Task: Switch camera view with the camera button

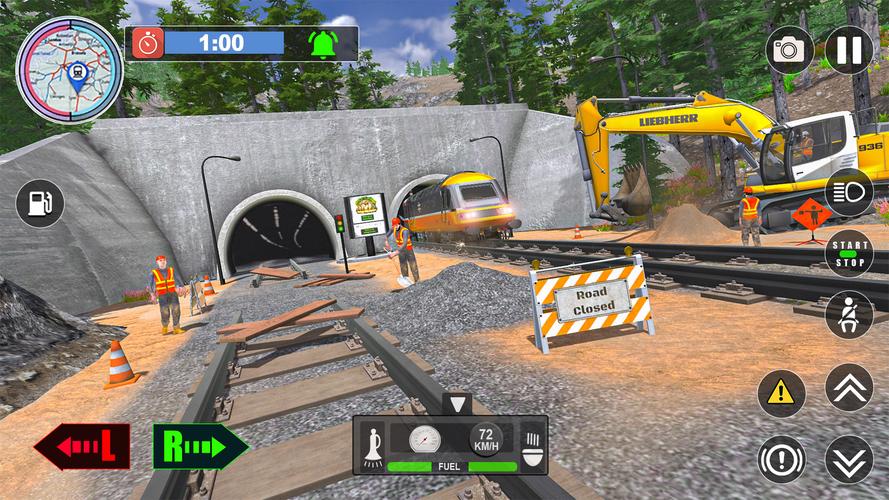Action: tap(790, 49)
